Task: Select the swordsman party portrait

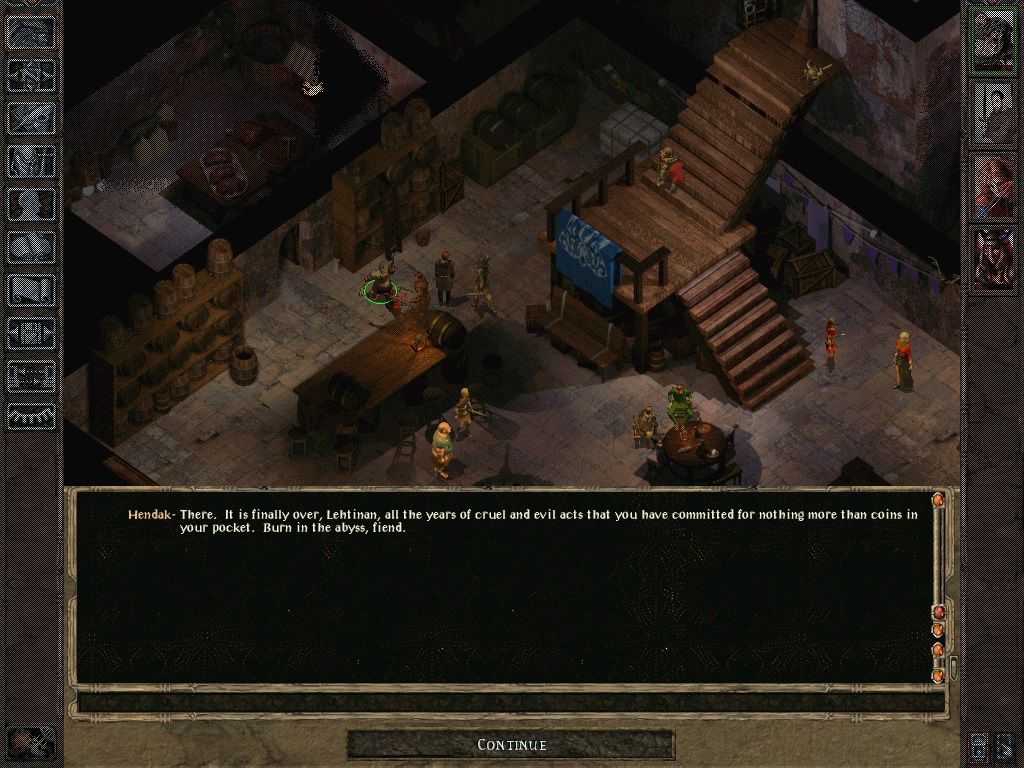Action: click(992, 111)
